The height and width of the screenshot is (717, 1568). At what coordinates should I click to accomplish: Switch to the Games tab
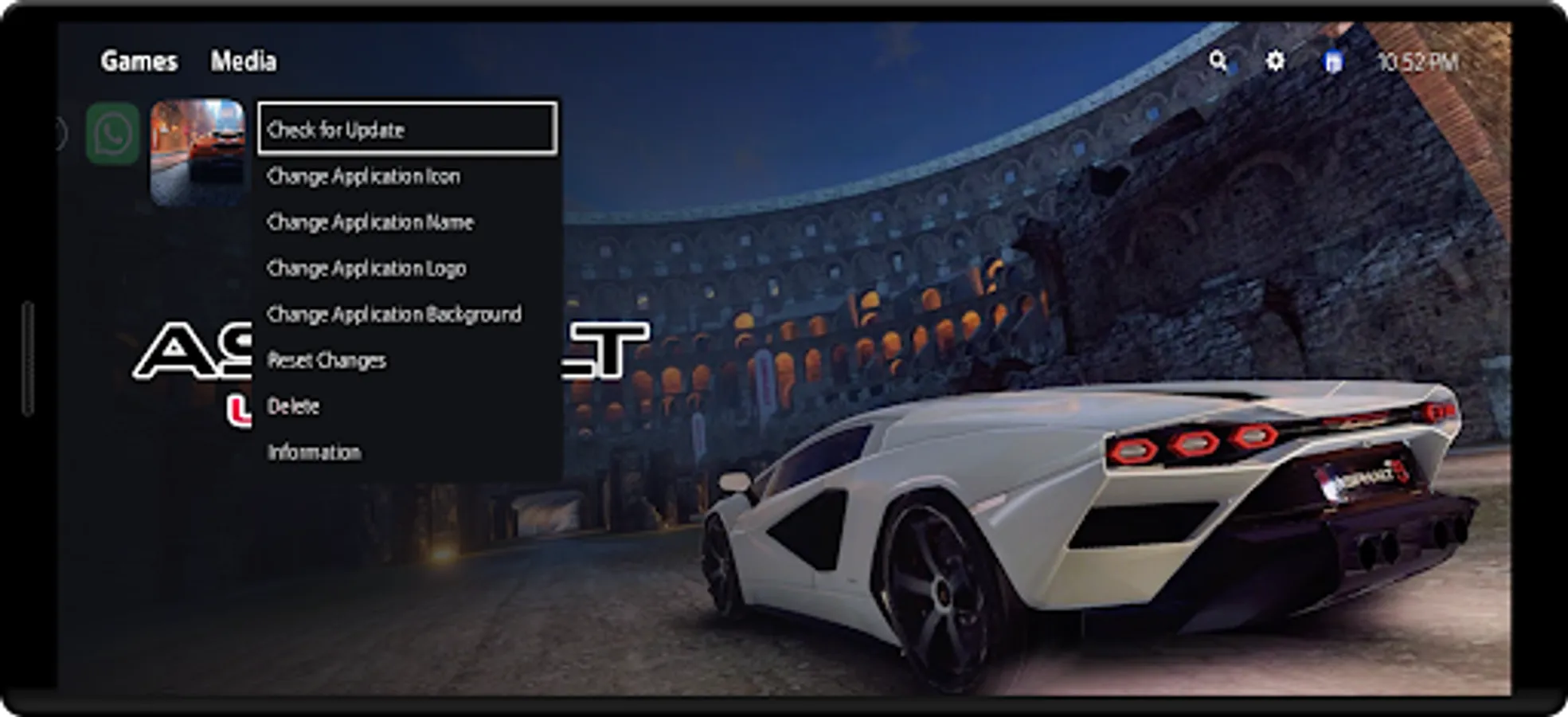(139, 61)
